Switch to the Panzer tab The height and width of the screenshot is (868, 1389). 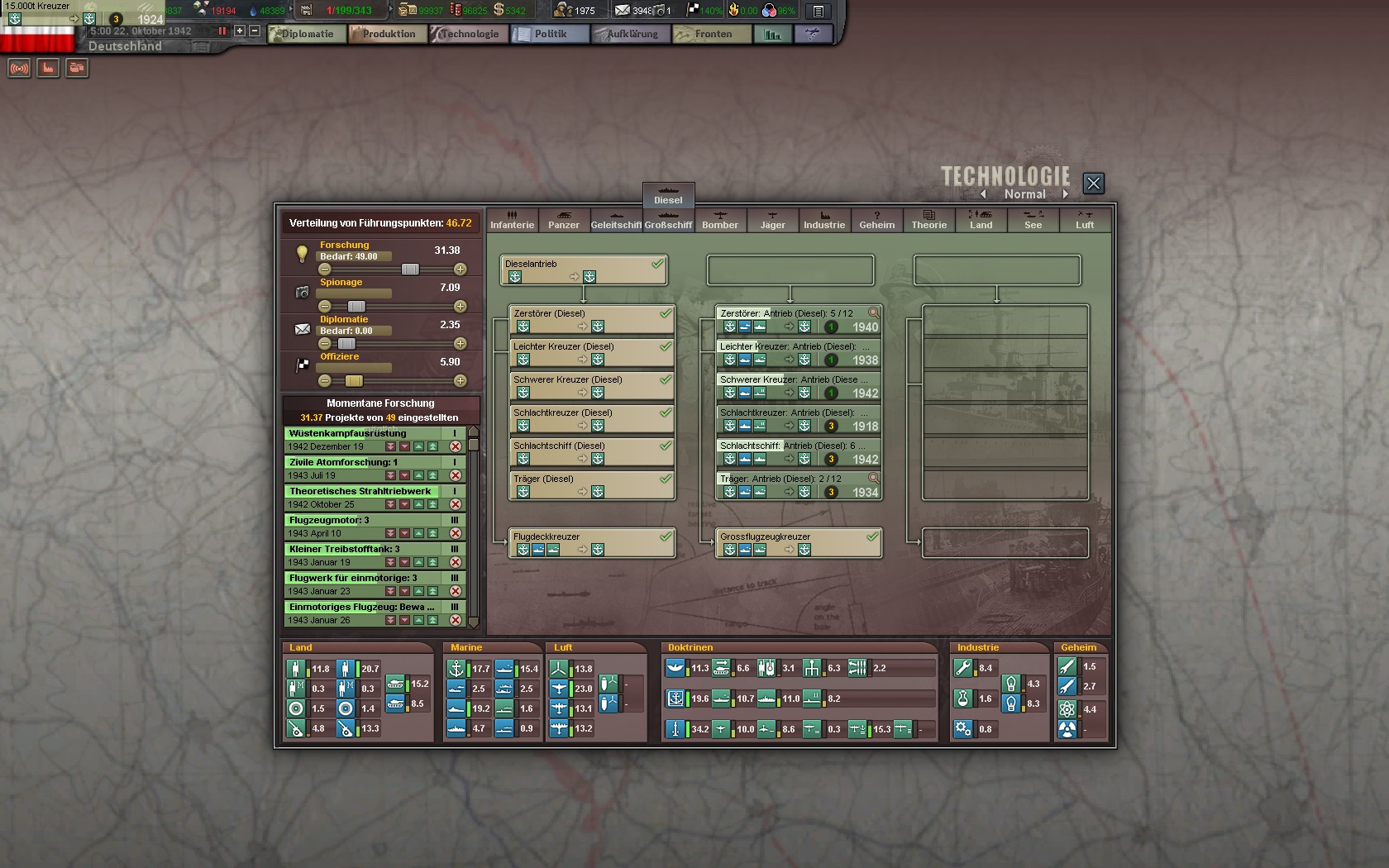click(564, 220)
